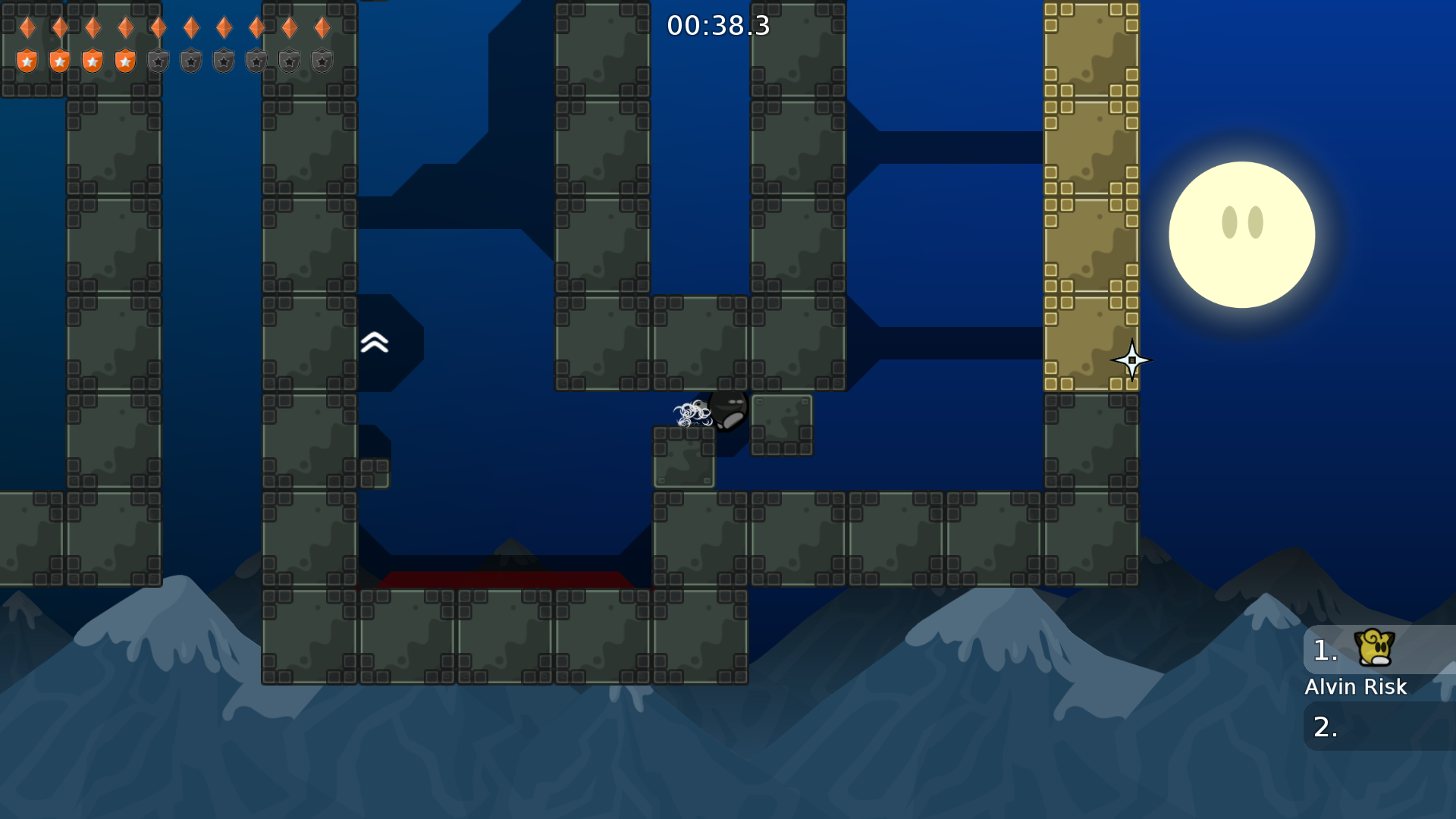The image size is (1456, 819).
Task: Toggle the second orange shield badge
Action: [x=60, y=59]
